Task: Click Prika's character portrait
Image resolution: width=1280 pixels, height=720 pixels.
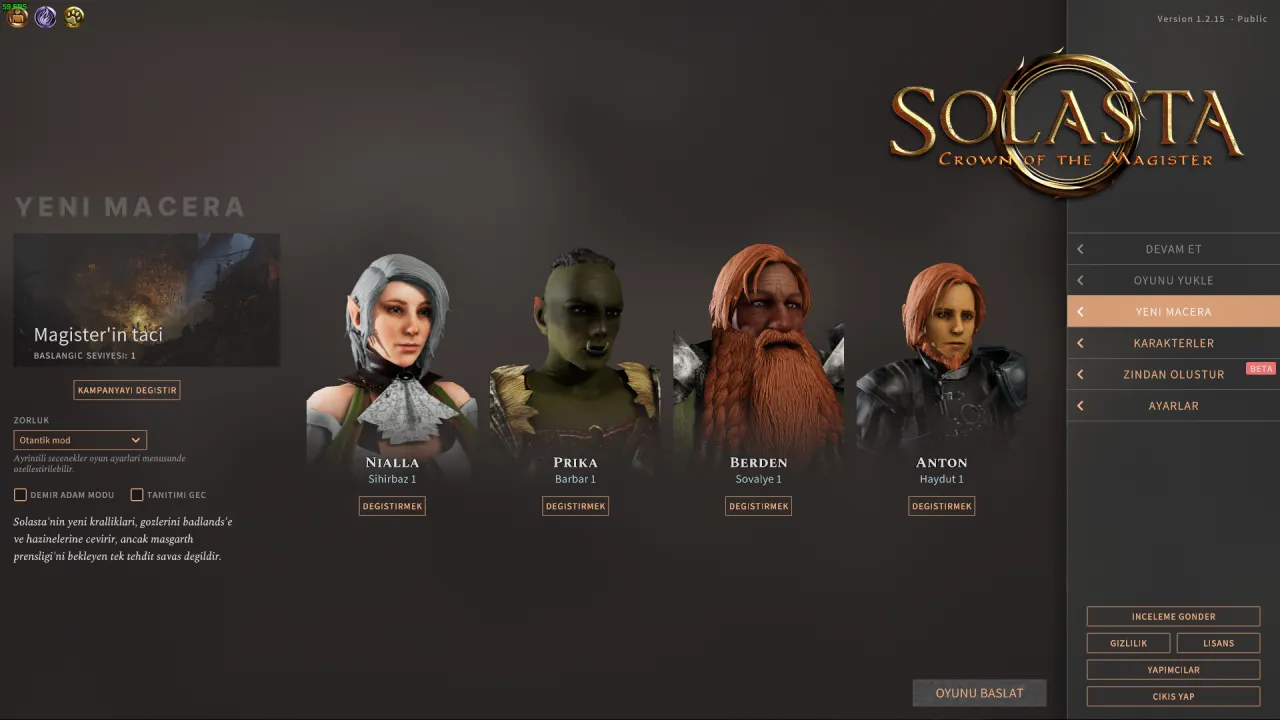Action: click(x=575, y=340)
